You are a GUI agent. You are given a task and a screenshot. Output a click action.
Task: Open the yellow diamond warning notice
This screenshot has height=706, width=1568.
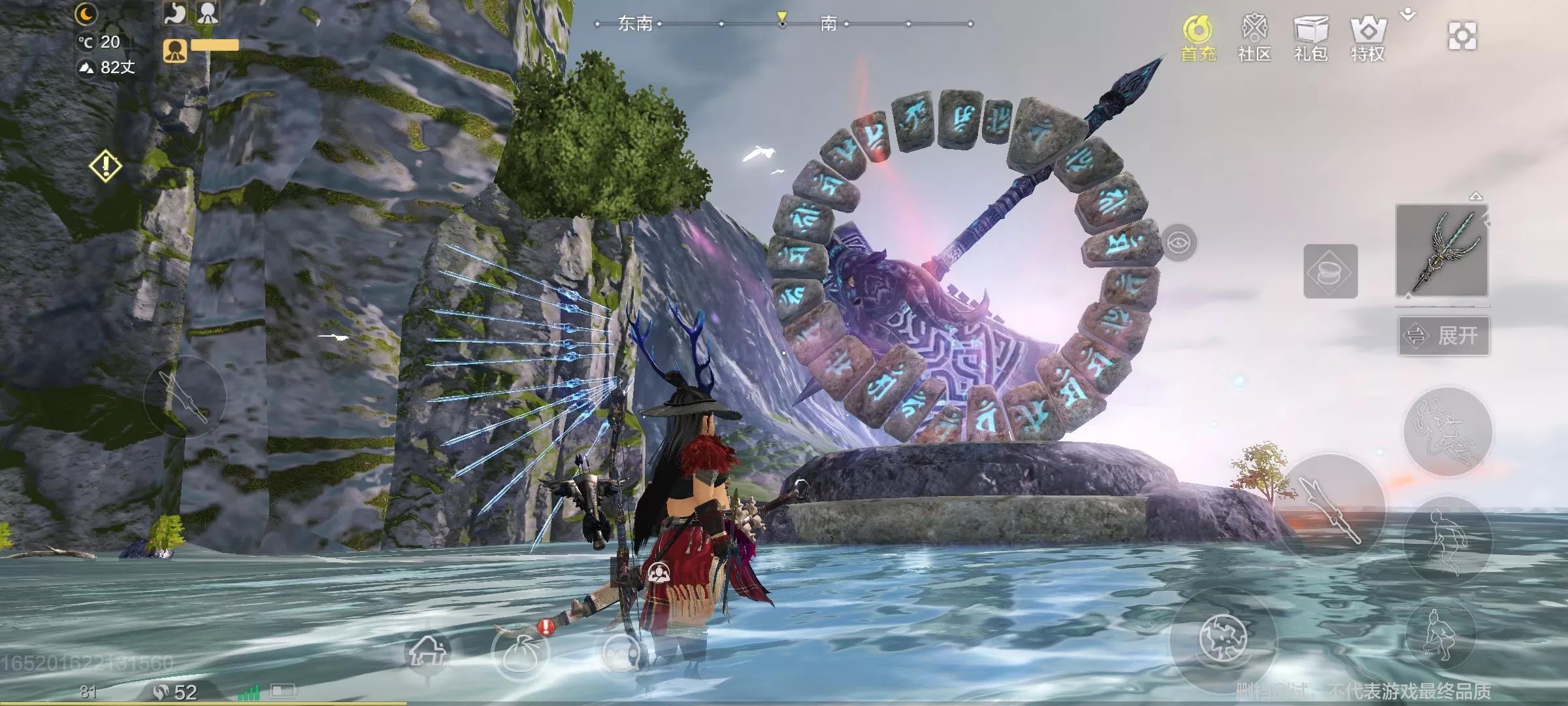pos(105,166)
